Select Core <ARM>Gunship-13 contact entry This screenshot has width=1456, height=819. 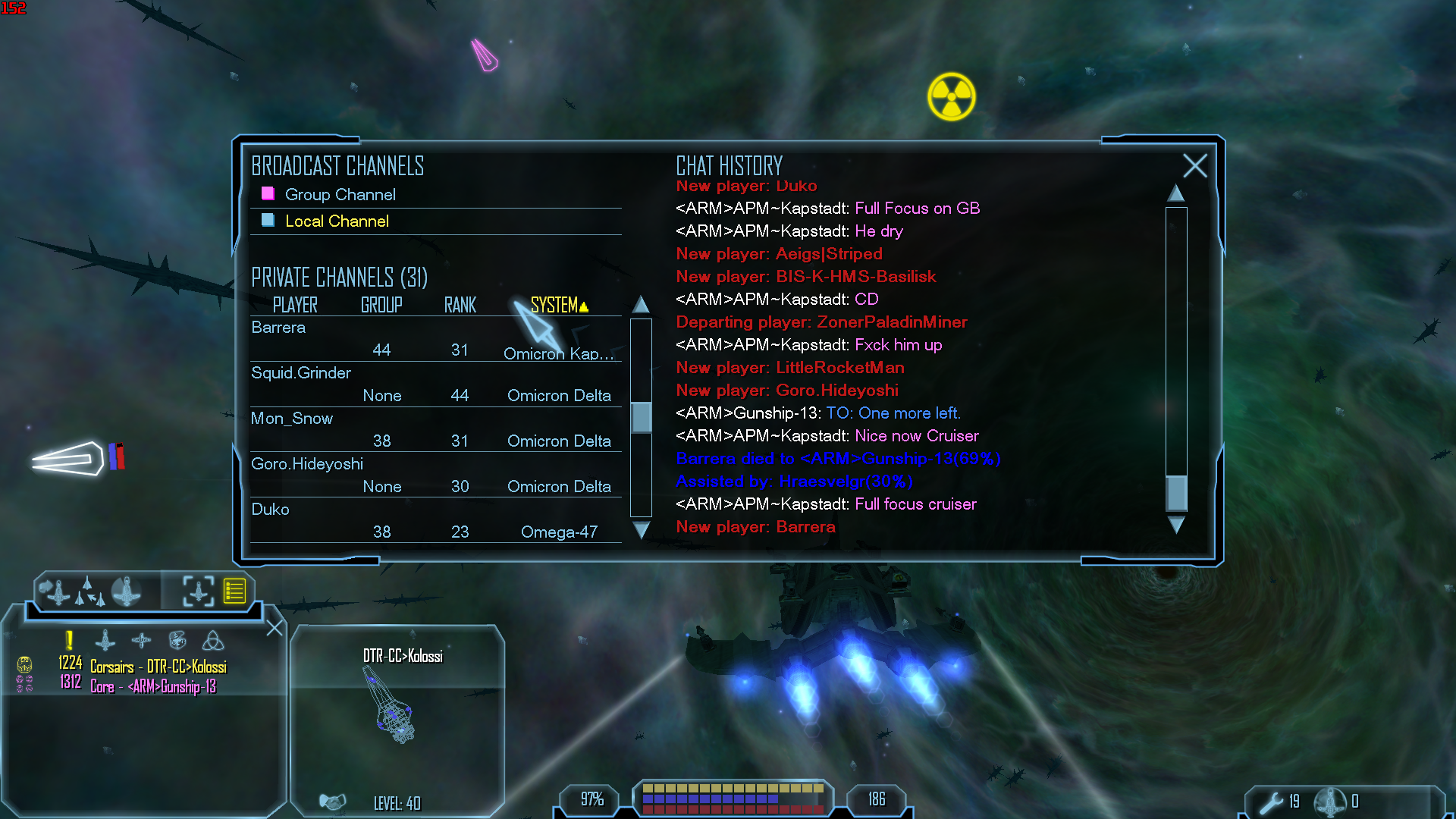(x=152, y=686)
